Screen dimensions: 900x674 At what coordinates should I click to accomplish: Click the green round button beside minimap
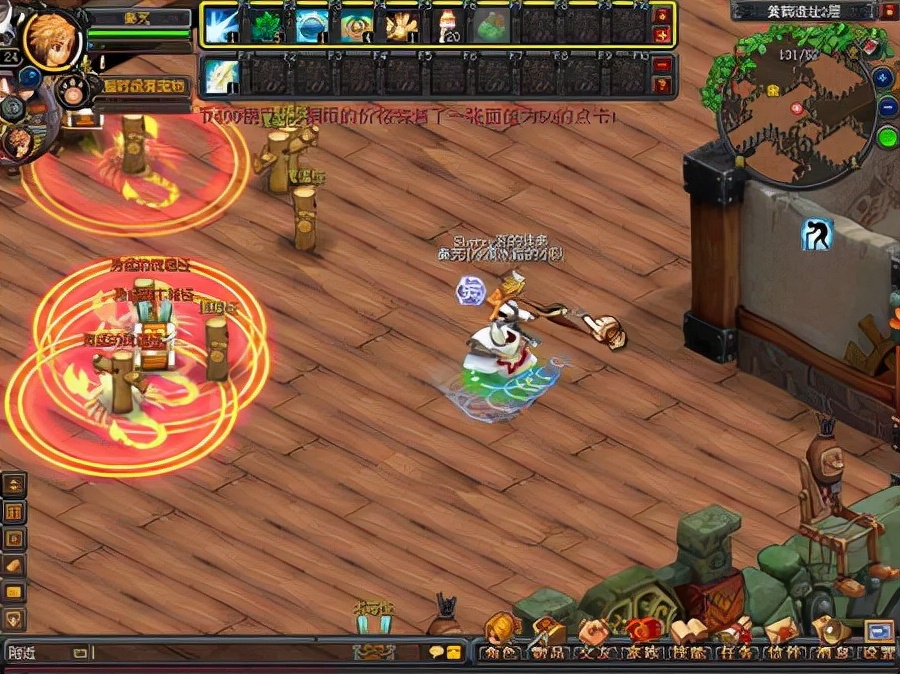pos(887,136)
